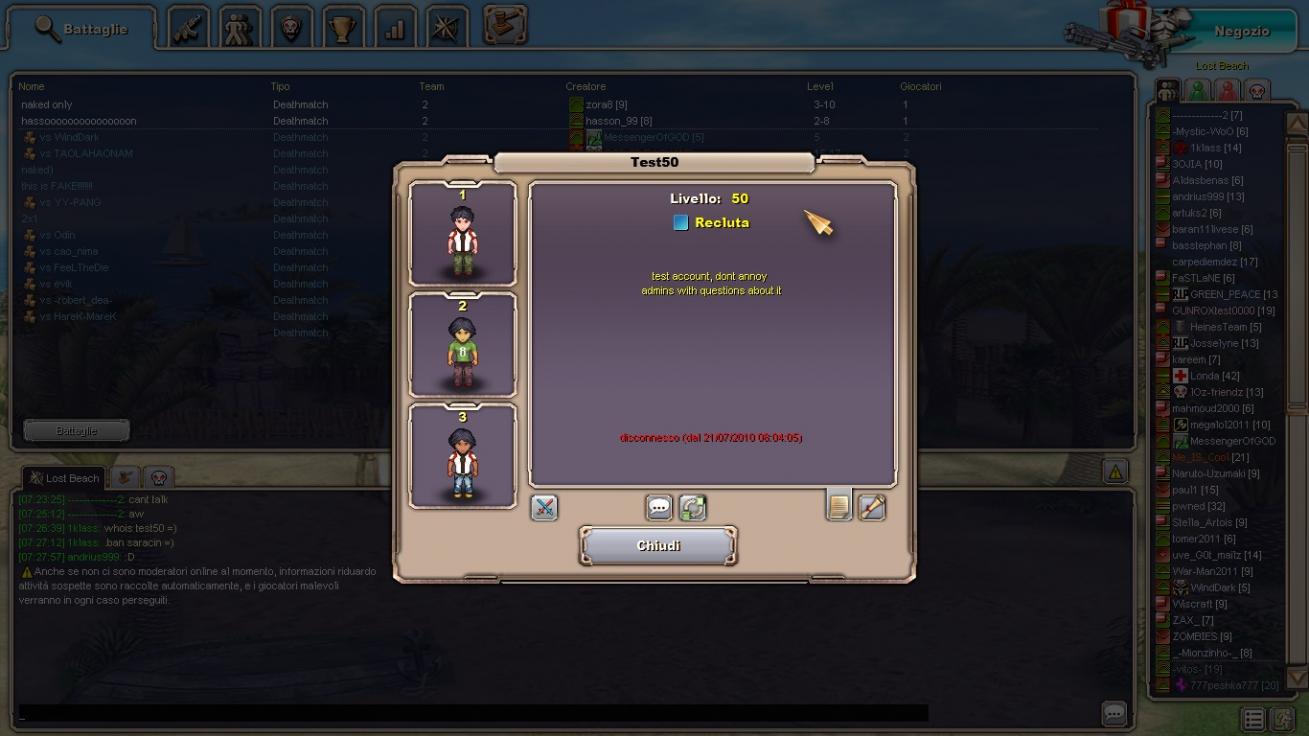Image resolution: width=1309 pixels, height=736 pixels.
Task: Click the crossed swords icon in profile
Action: pyautogui.click(x=544, y=507)
